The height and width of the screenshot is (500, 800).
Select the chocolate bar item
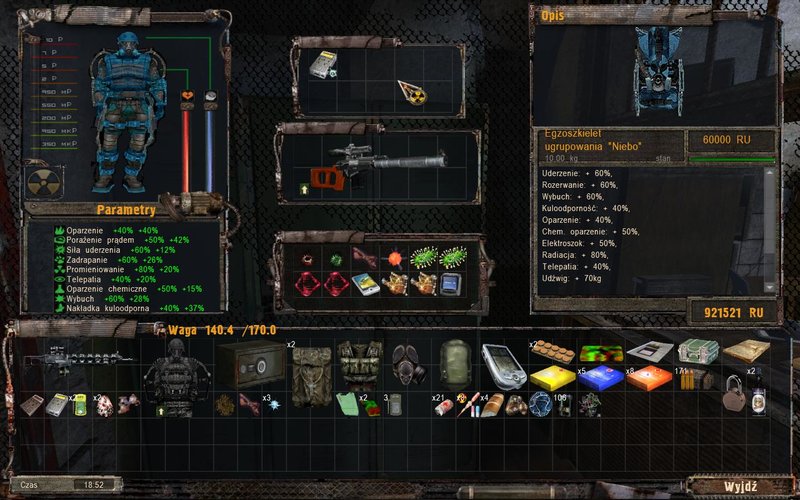[552, 350]
